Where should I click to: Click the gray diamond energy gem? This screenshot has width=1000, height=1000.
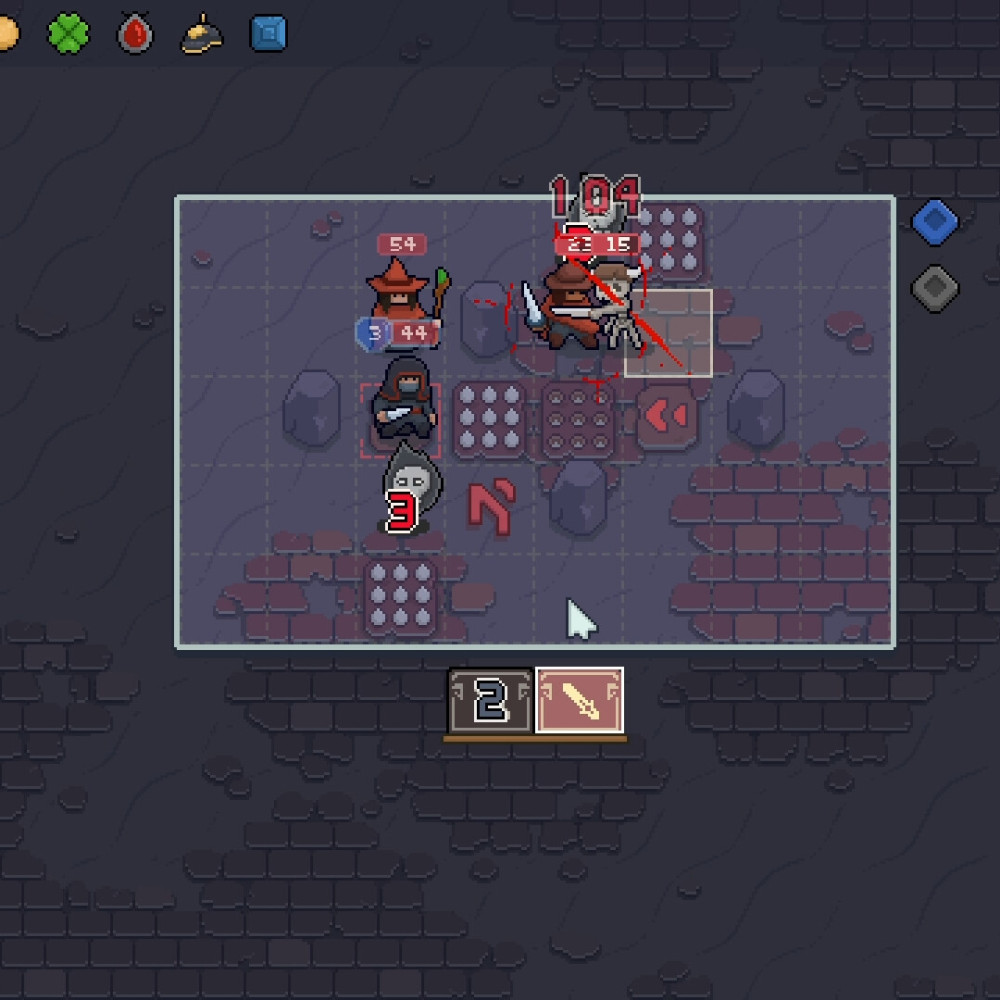[935, 289]
